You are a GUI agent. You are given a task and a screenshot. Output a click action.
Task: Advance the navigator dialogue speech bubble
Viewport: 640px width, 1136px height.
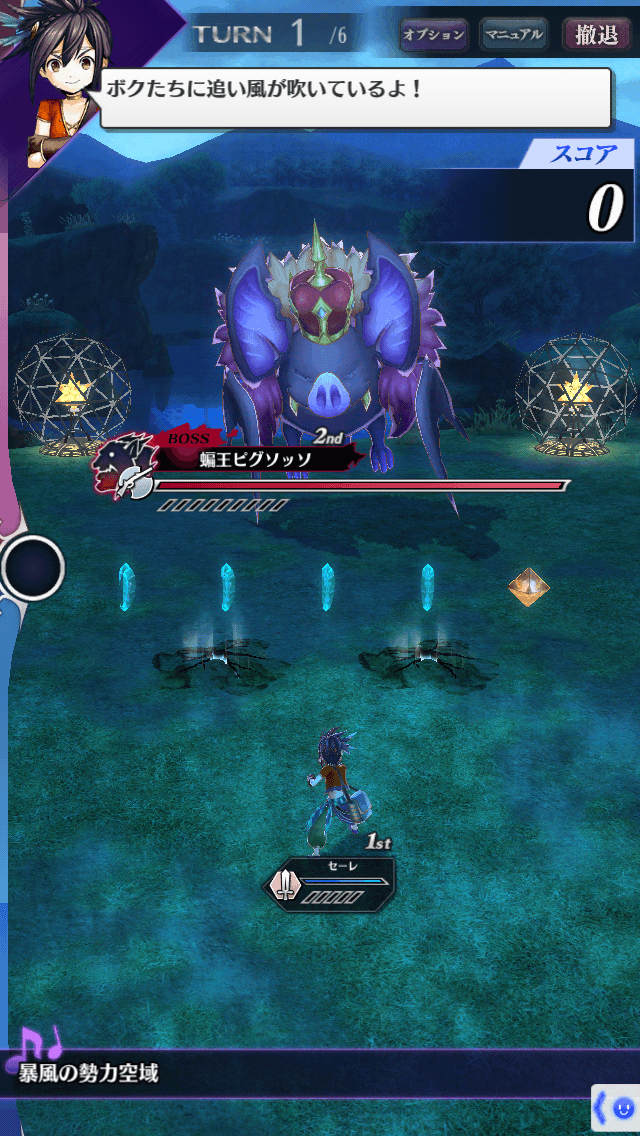(x=355, y=97)
